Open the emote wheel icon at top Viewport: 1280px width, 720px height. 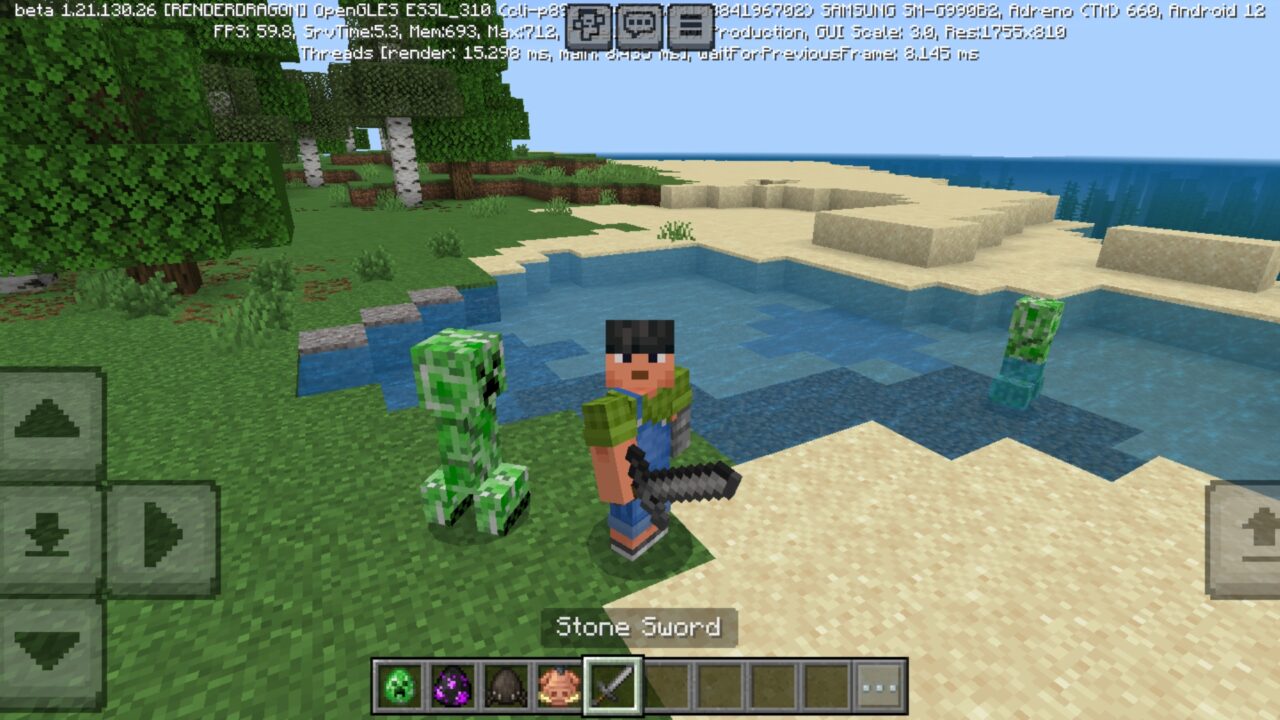(589, 22)
